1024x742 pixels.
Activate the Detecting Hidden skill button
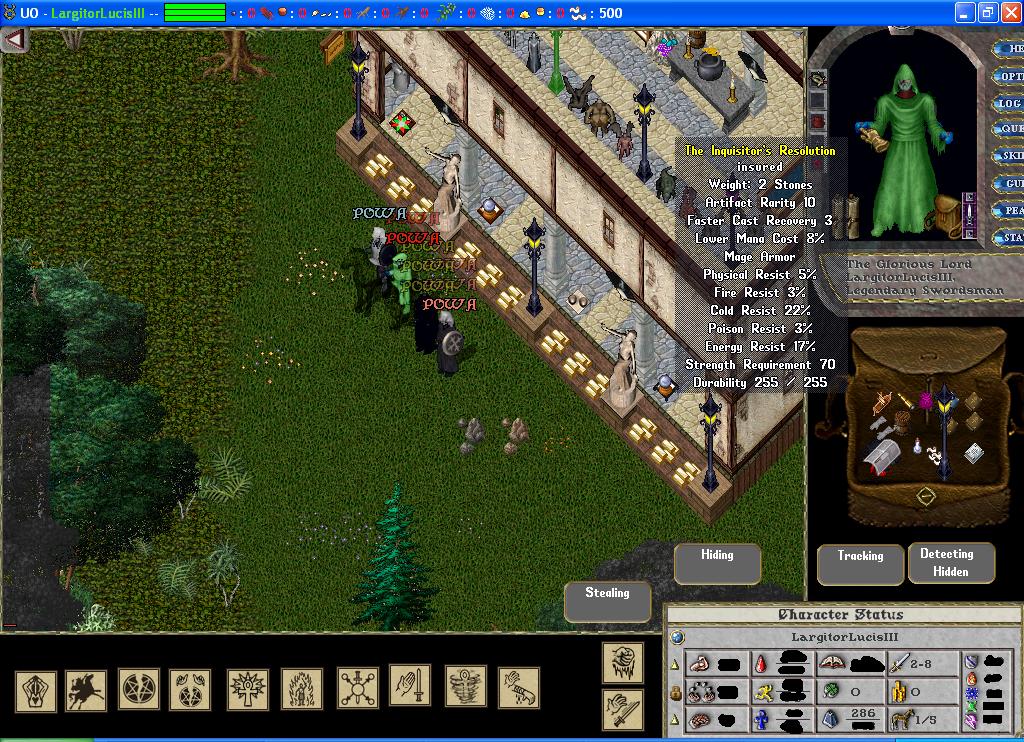point(950,563)
